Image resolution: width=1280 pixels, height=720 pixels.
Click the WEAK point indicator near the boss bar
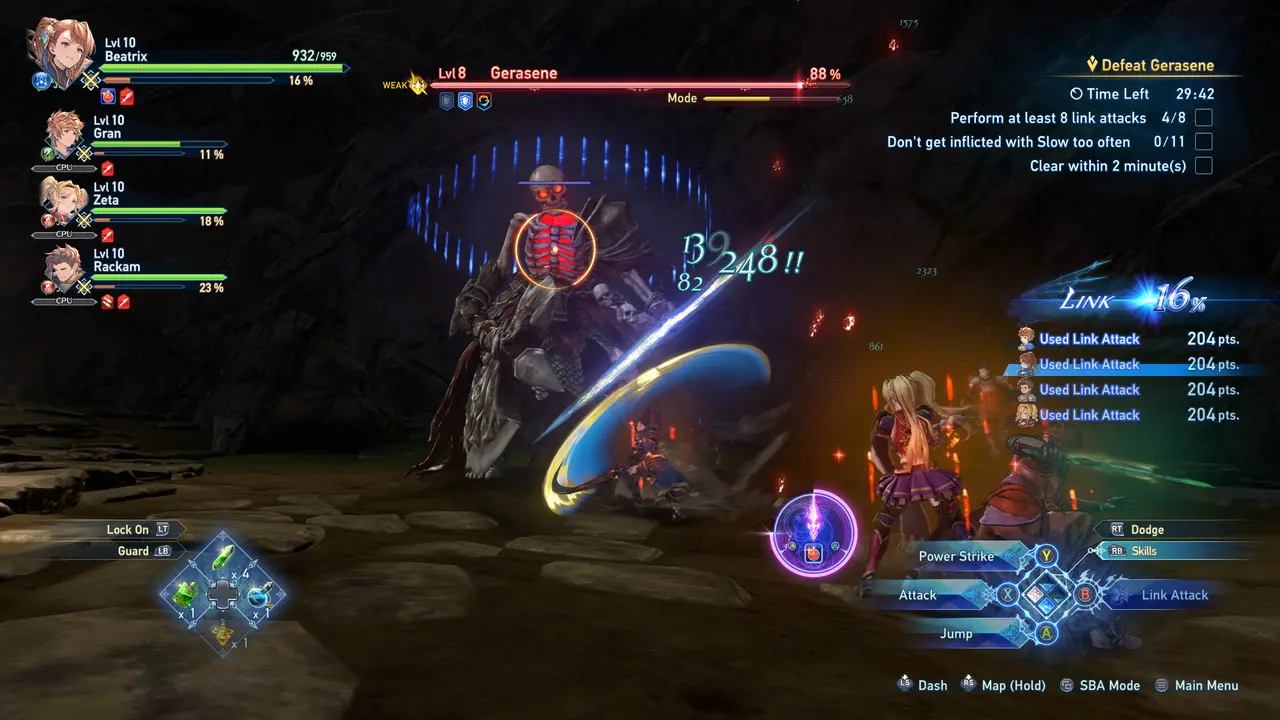click(404, 84)
